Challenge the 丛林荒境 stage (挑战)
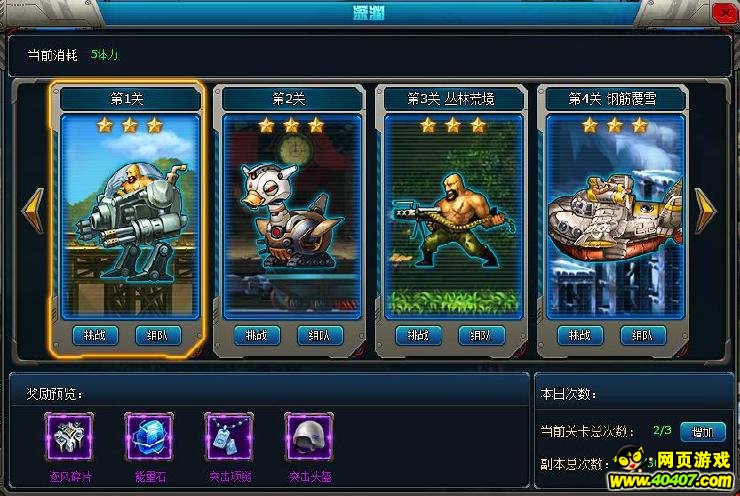 pyautogui.click(x=420, y=336)
